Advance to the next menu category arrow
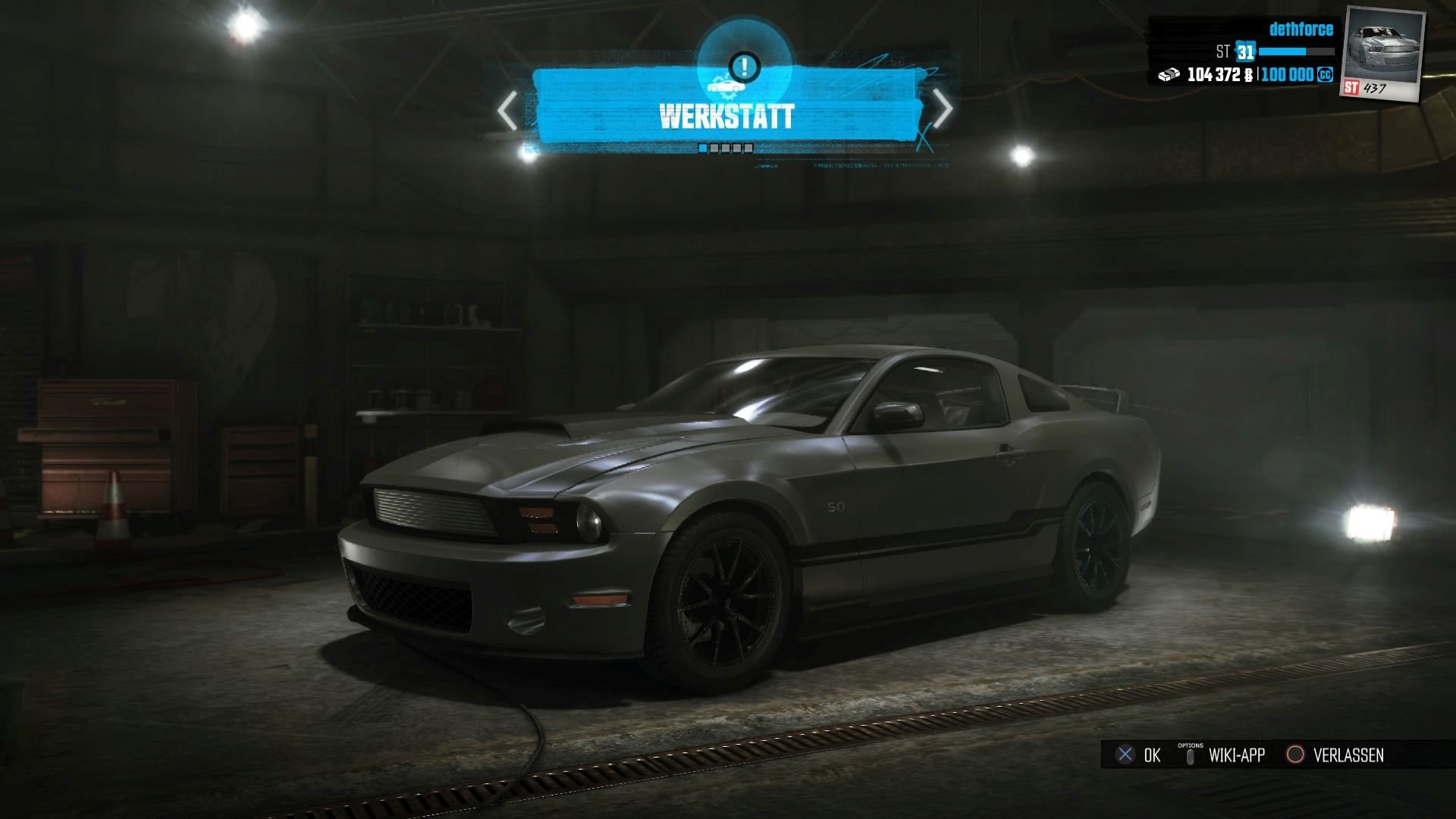 coord(942,110)
